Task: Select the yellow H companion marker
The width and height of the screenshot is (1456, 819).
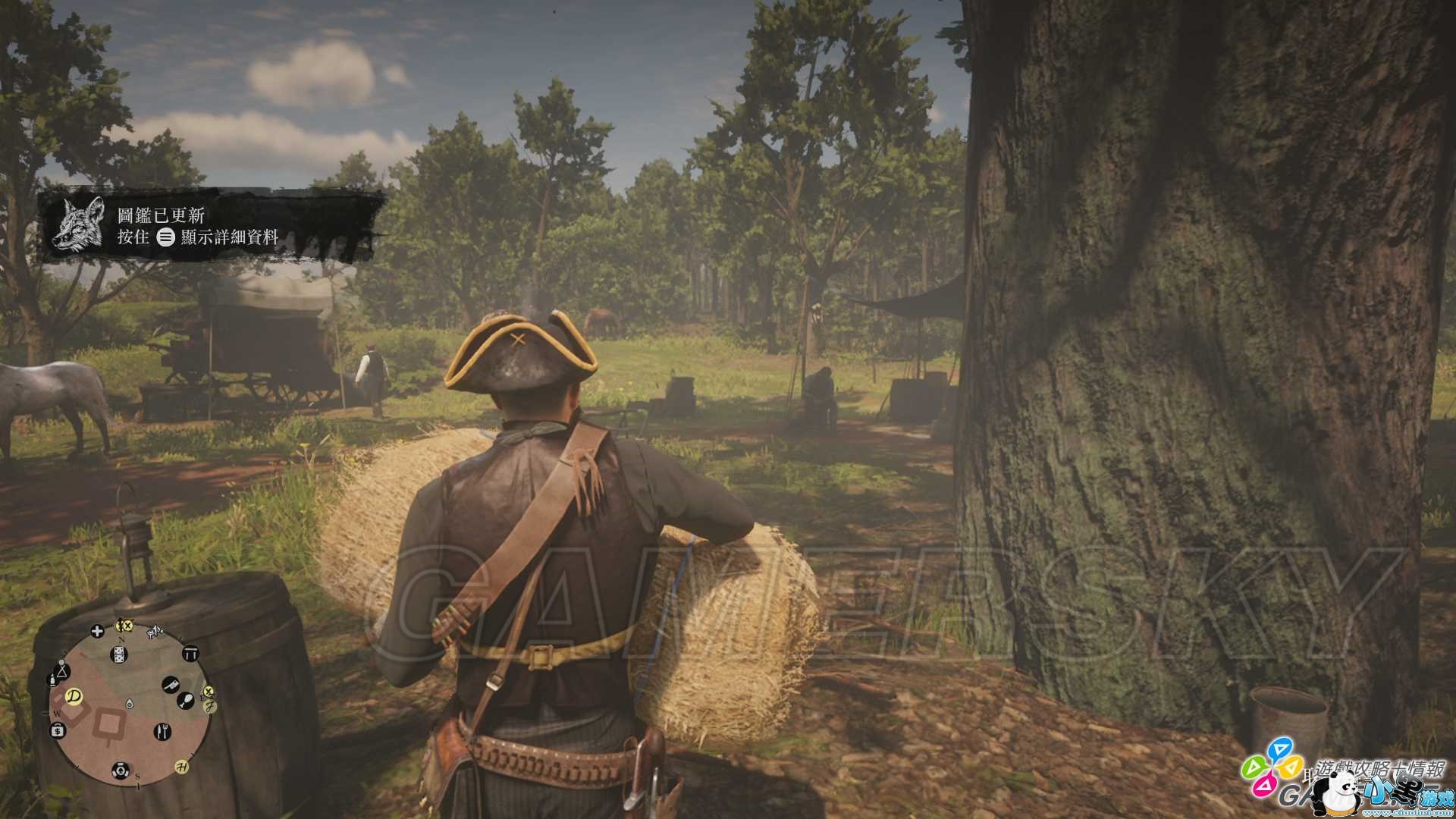Action: point(182,765)
